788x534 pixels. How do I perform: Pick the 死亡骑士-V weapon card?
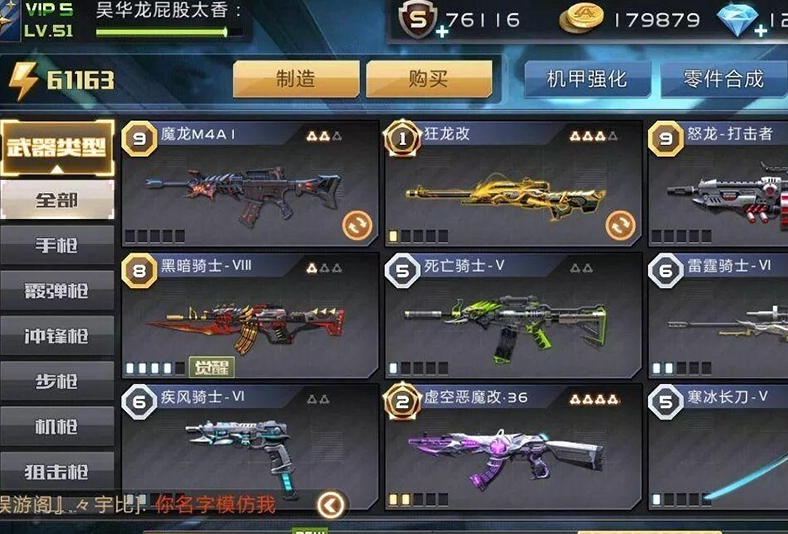coord(512,316)
